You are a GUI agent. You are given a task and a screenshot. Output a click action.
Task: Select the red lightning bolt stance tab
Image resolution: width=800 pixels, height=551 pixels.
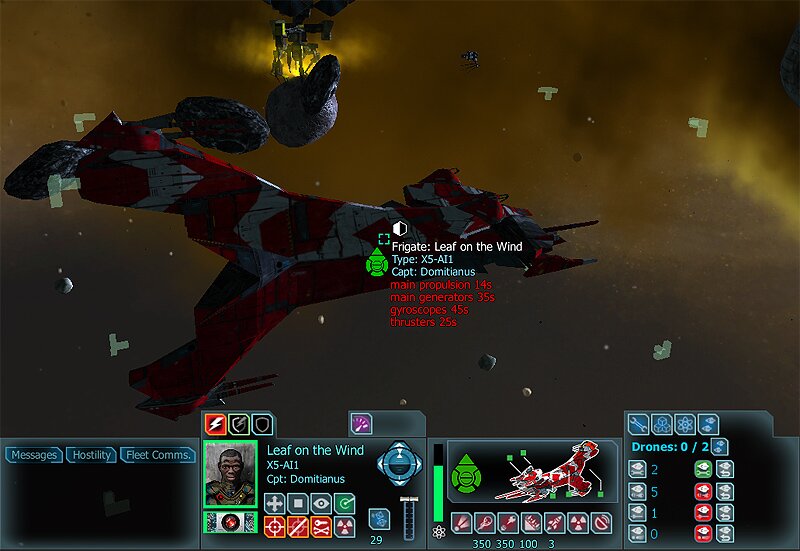pyautogui.click(x=216, y=424)
